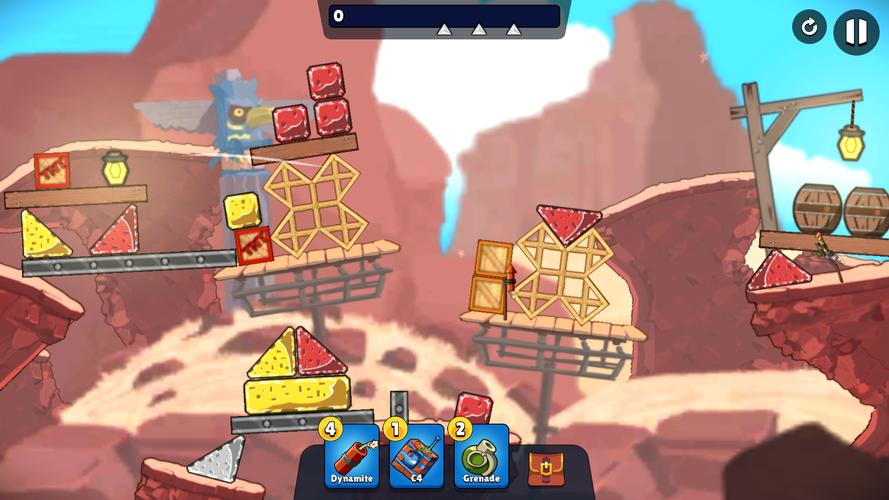889x500 pixels.
Task: Restart the level
Action: (x=809, y=27)
